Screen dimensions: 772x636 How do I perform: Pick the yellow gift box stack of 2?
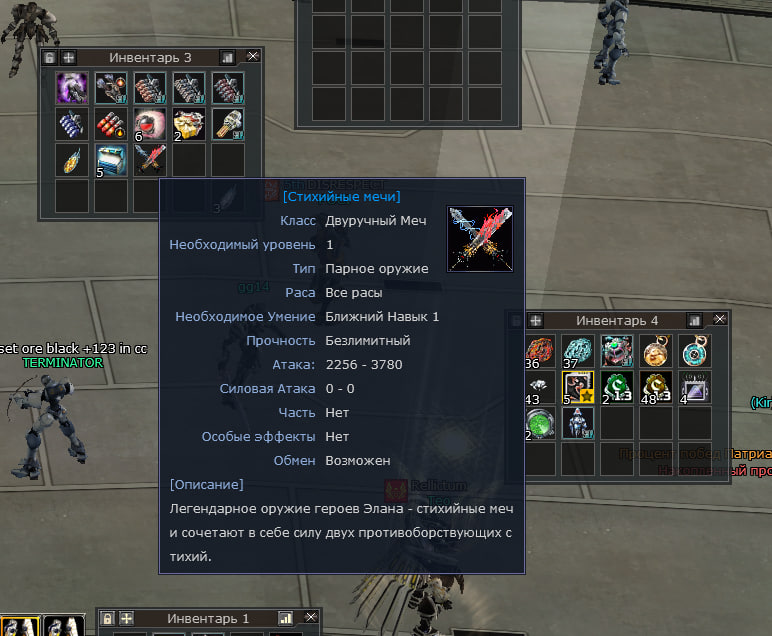point(189,123)
